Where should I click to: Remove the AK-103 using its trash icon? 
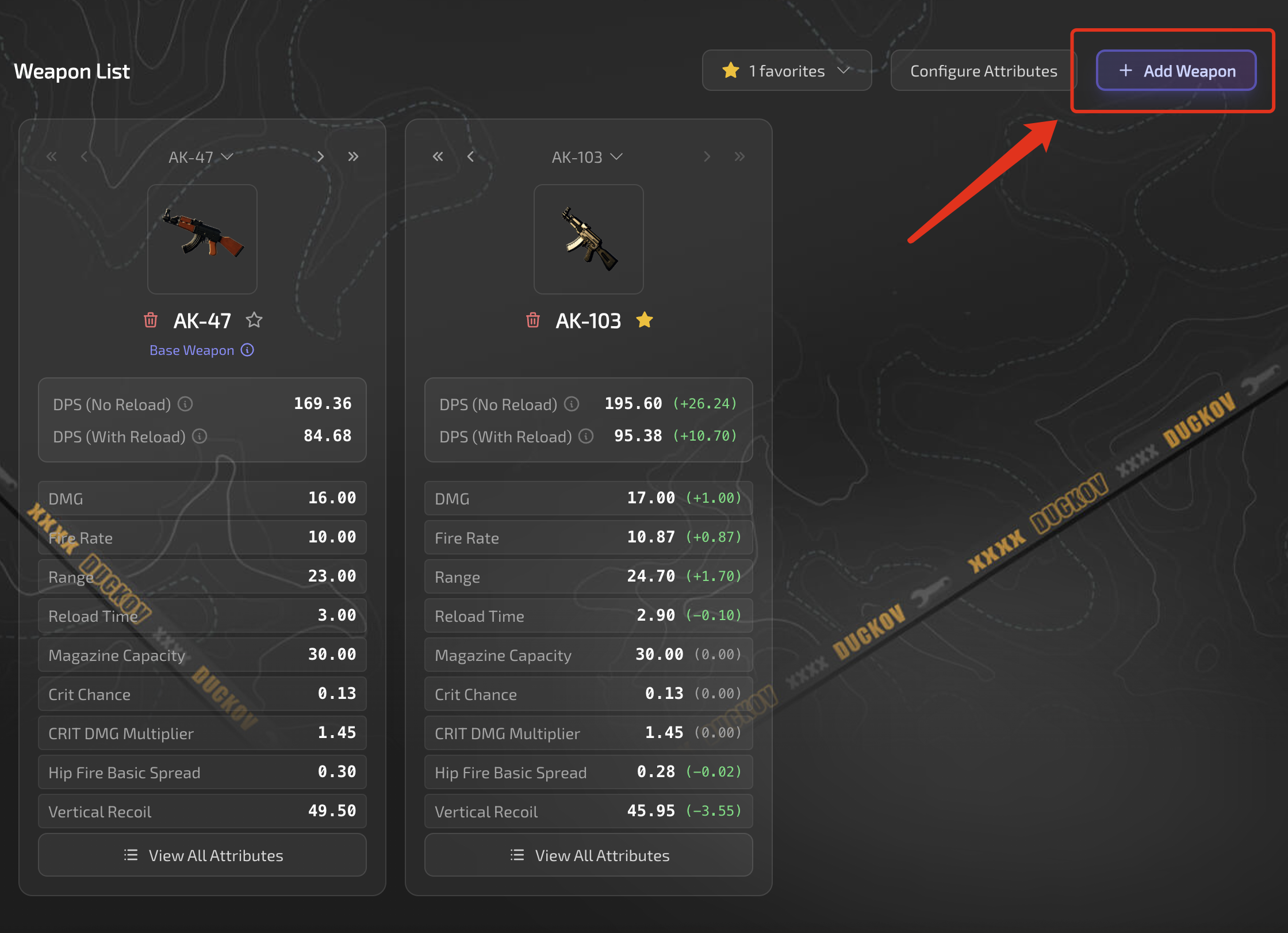point(533,320)
